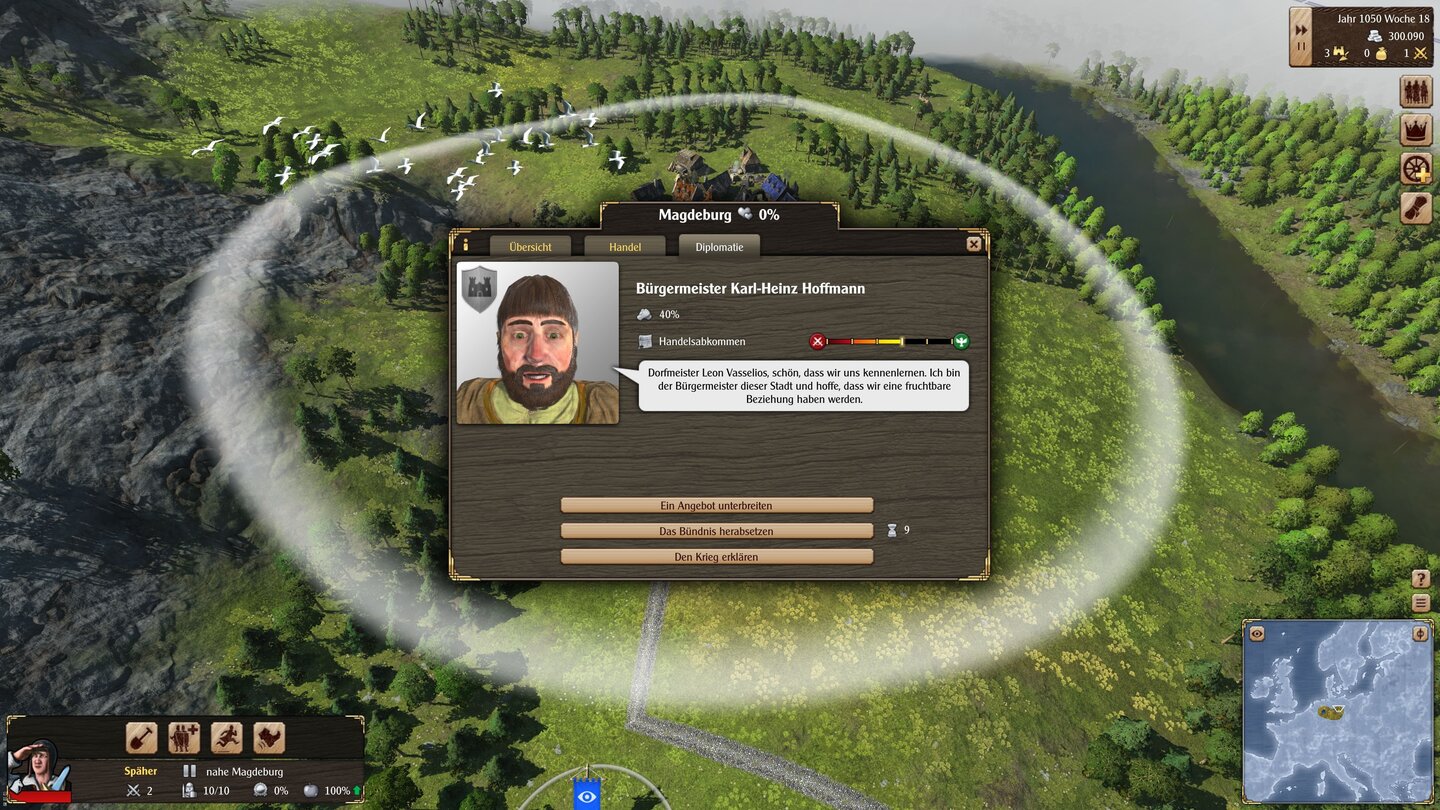Screen dimensions: 1440x810
Task: Click the running man action icon
Action: pyautogui.click(x=227, y=738)
